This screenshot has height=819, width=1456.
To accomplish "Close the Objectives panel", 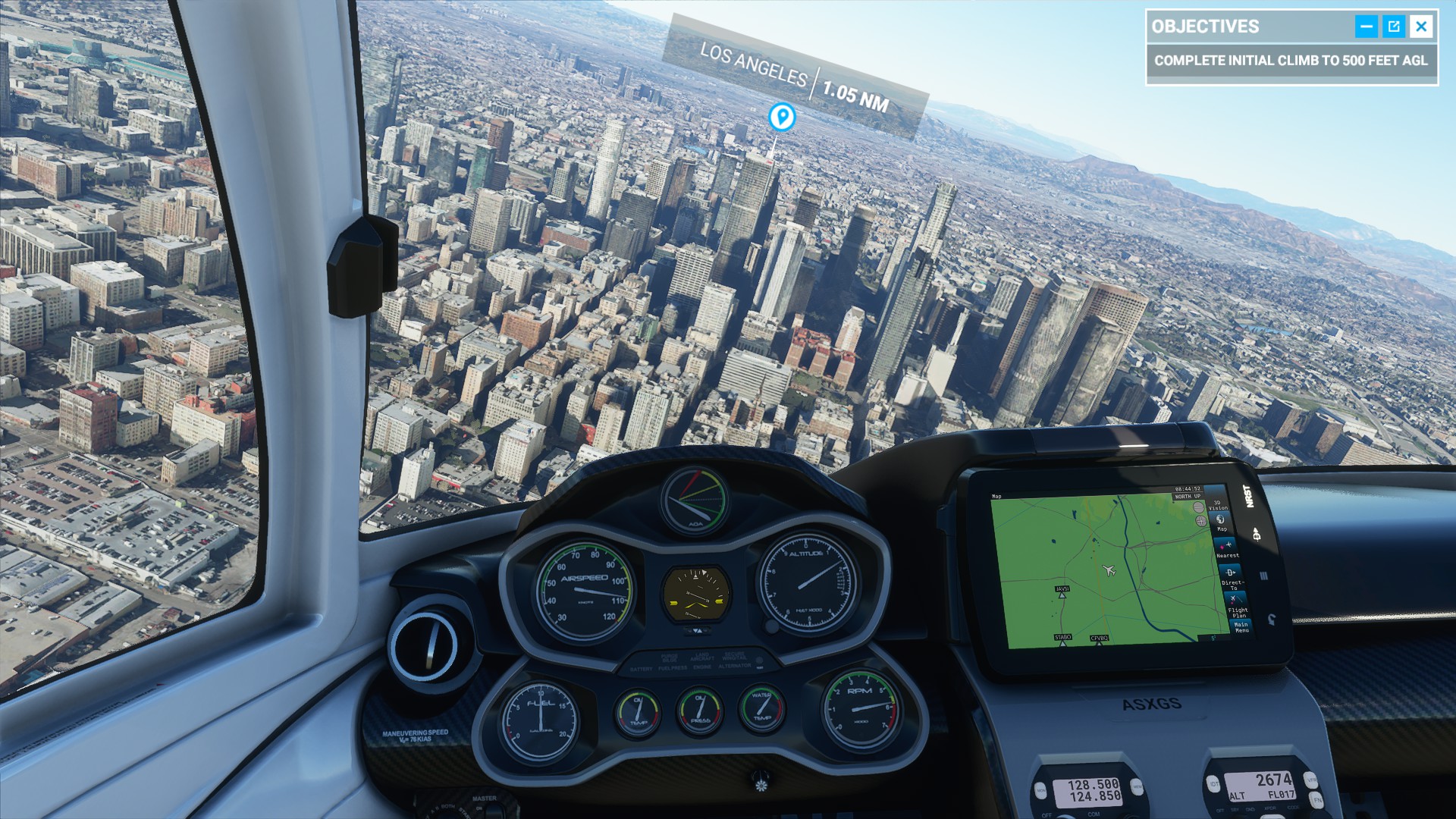I will click(1421, 27).
